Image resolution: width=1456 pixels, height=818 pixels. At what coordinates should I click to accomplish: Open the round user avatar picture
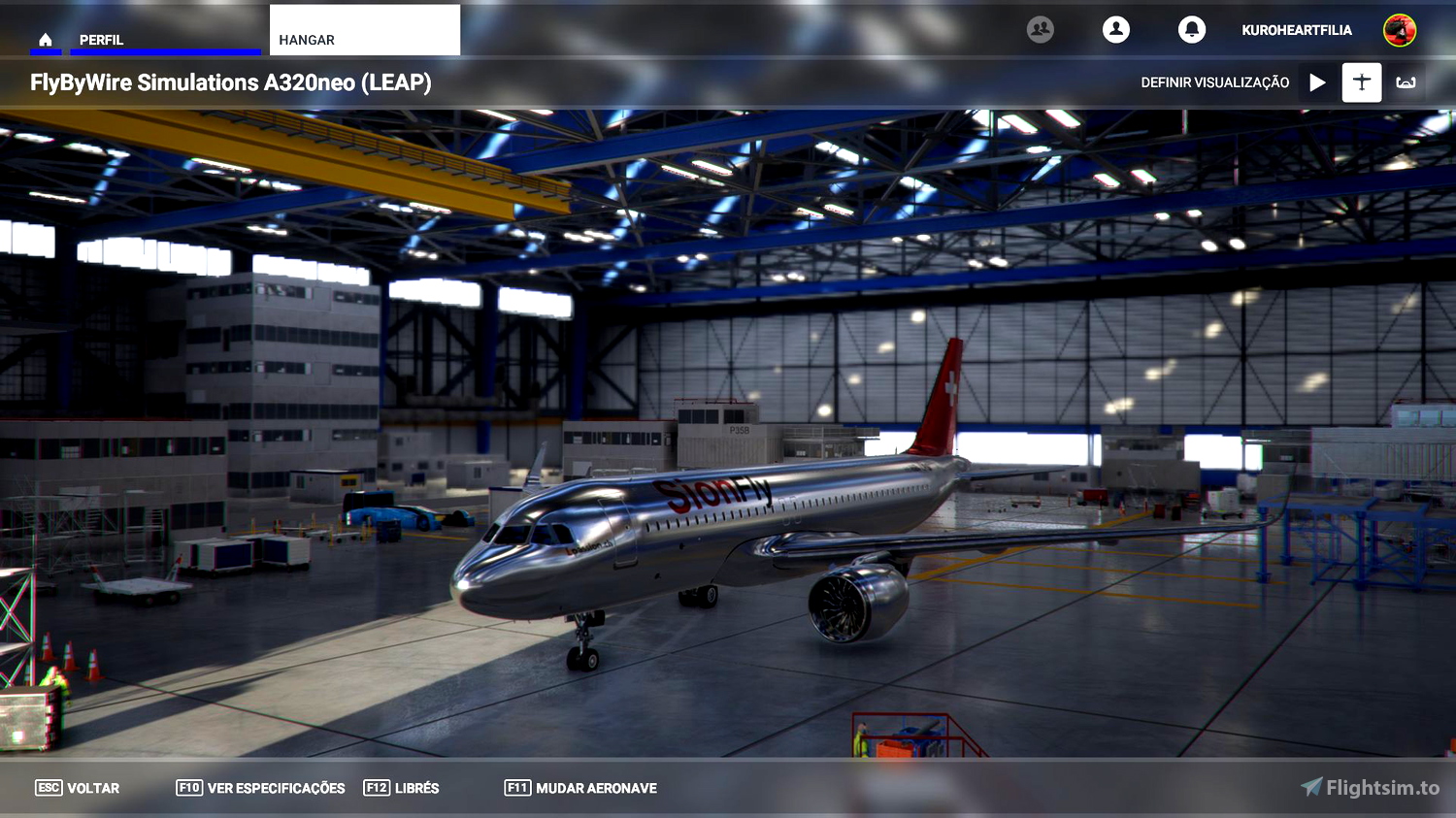[1399, 29]
